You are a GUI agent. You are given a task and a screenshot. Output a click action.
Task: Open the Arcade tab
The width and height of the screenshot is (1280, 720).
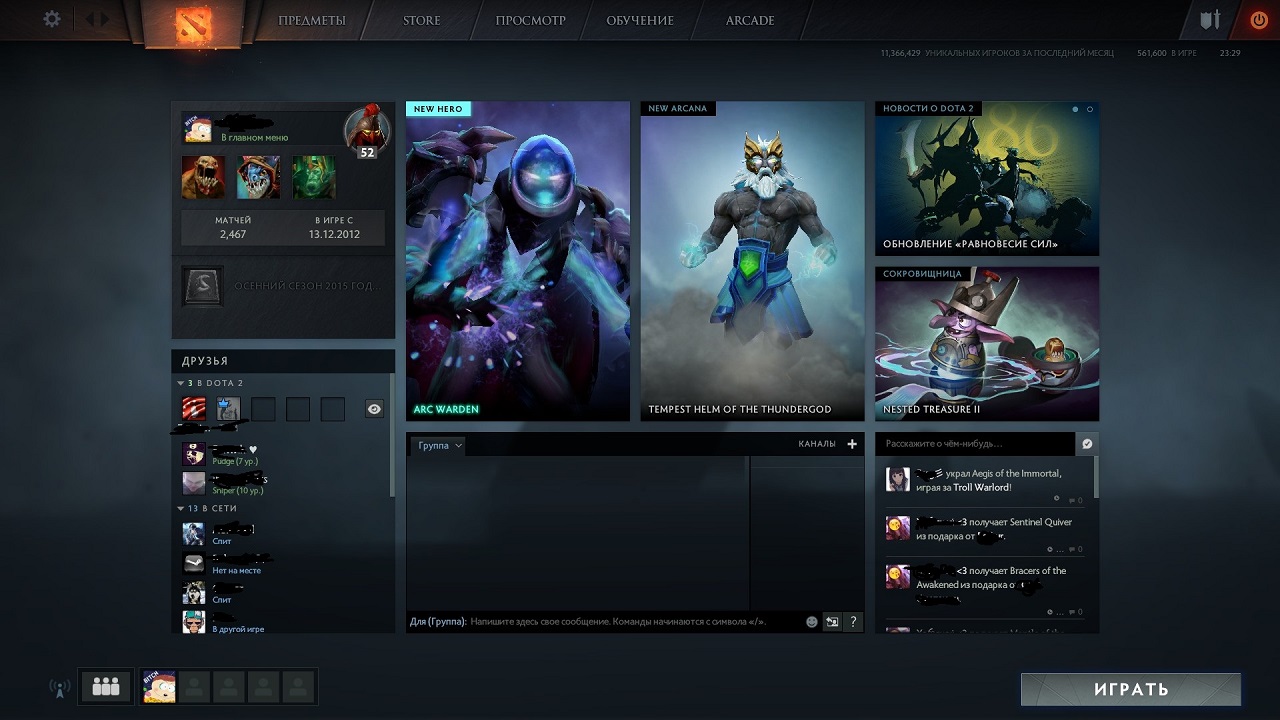749,21
